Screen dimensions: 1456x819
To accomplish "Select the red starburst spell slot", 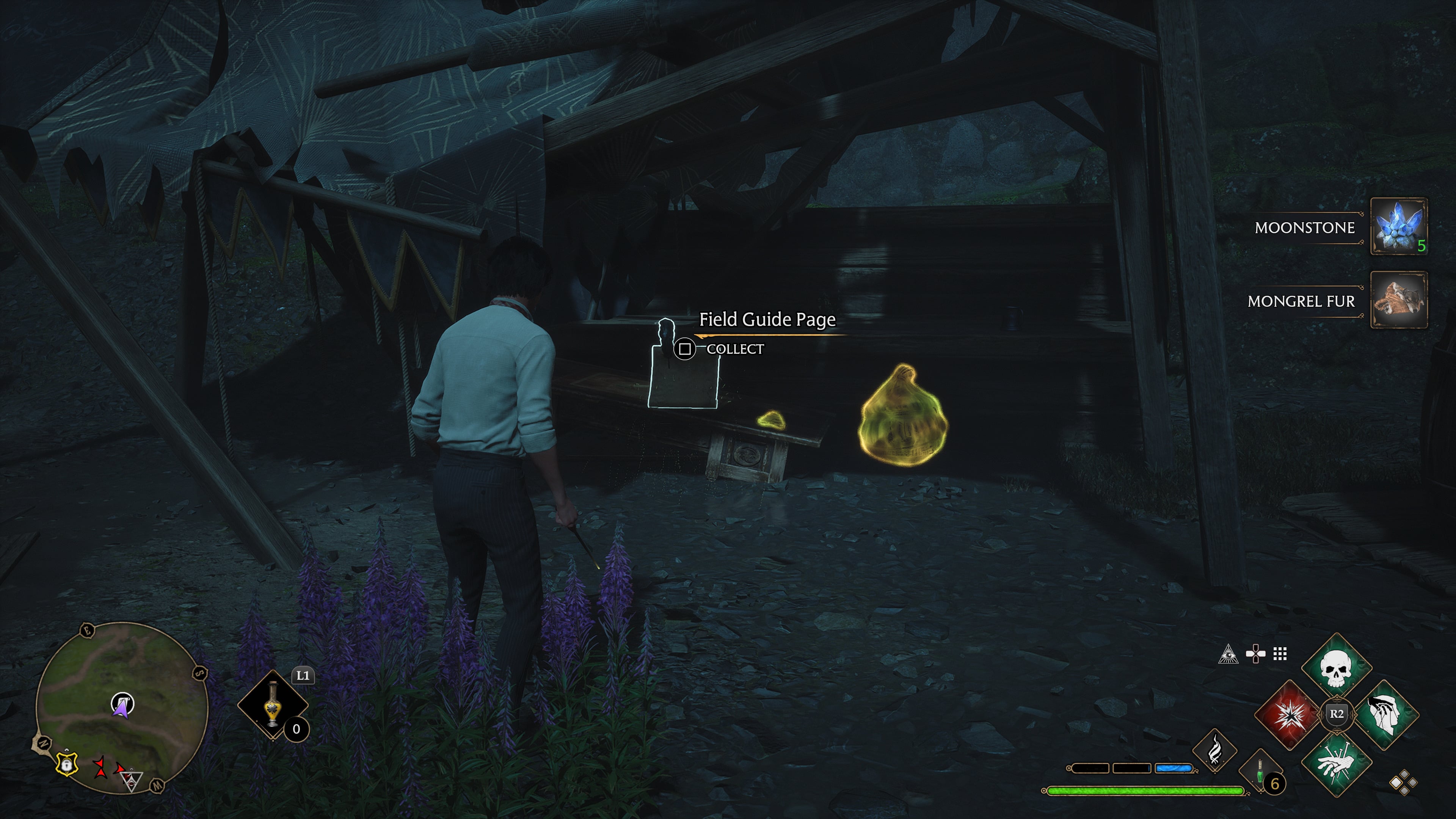I will [1289, 714].
